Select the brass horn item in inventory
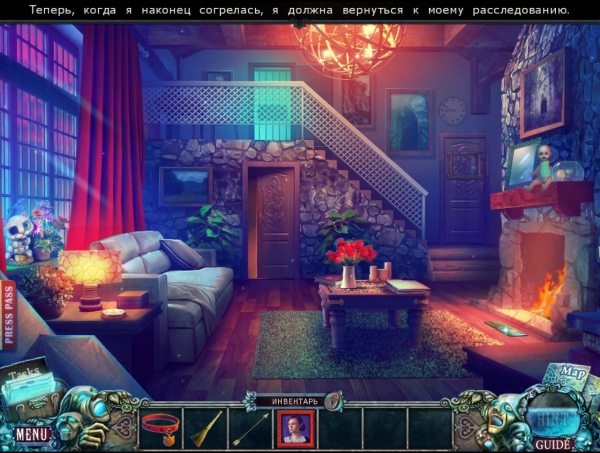 (205, 427)
